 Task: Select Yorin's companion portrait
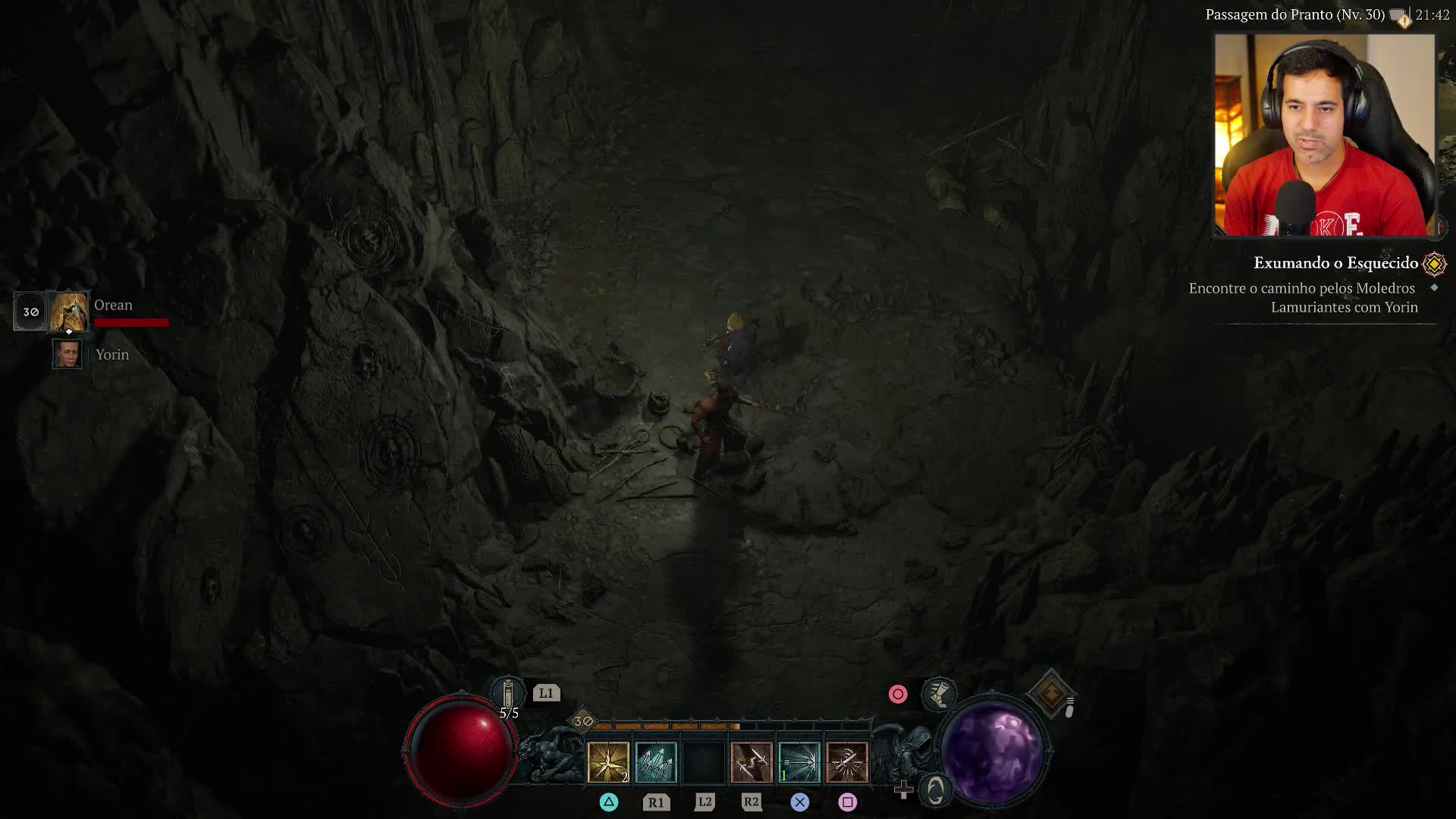coord(67,354)
